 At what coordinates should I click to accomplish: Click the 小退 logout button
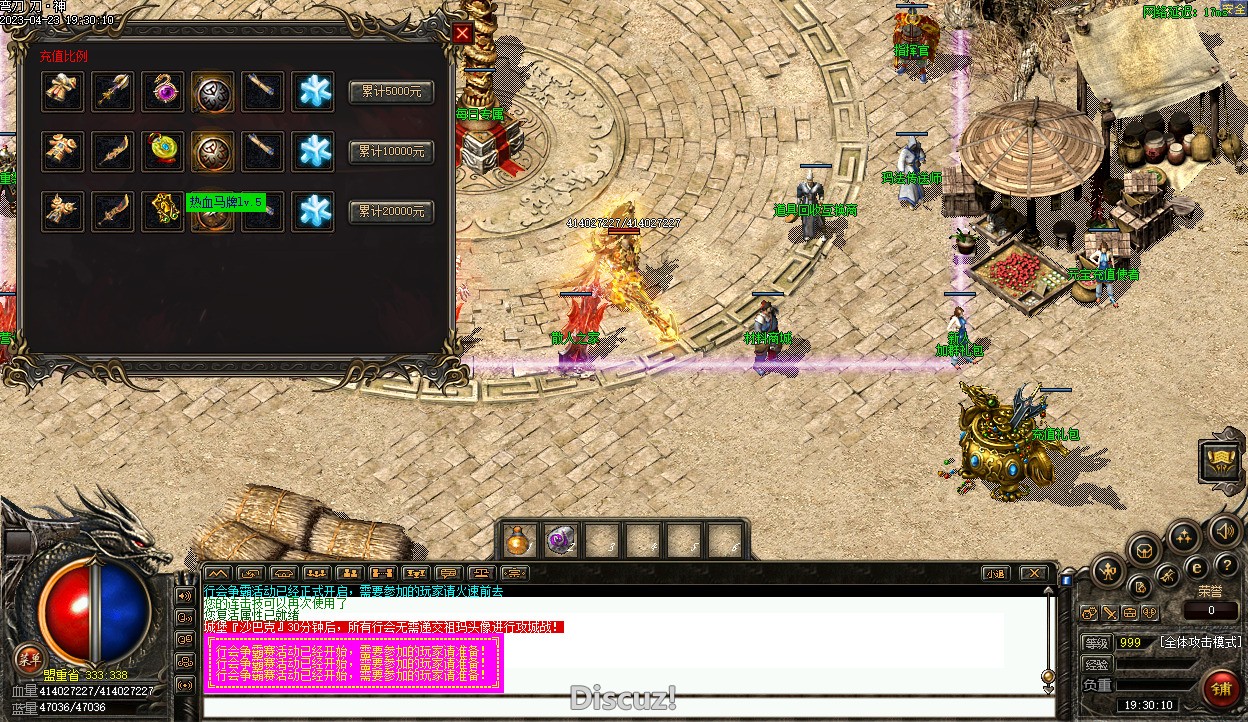(x=993, y=573)
